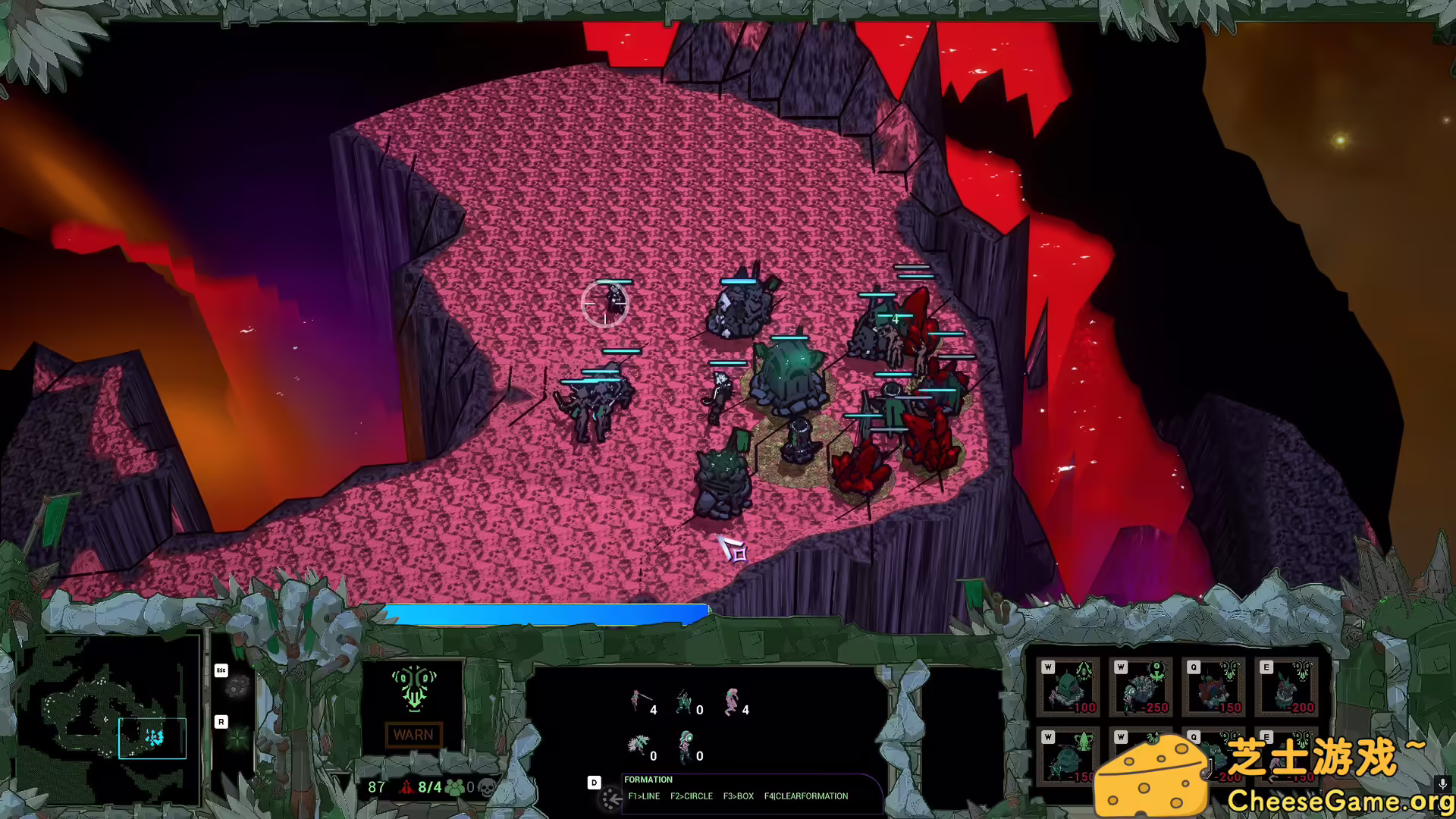Set formation to Line
The width and height of the screenshot is (1456, 819).
click(x=644, y=796)
